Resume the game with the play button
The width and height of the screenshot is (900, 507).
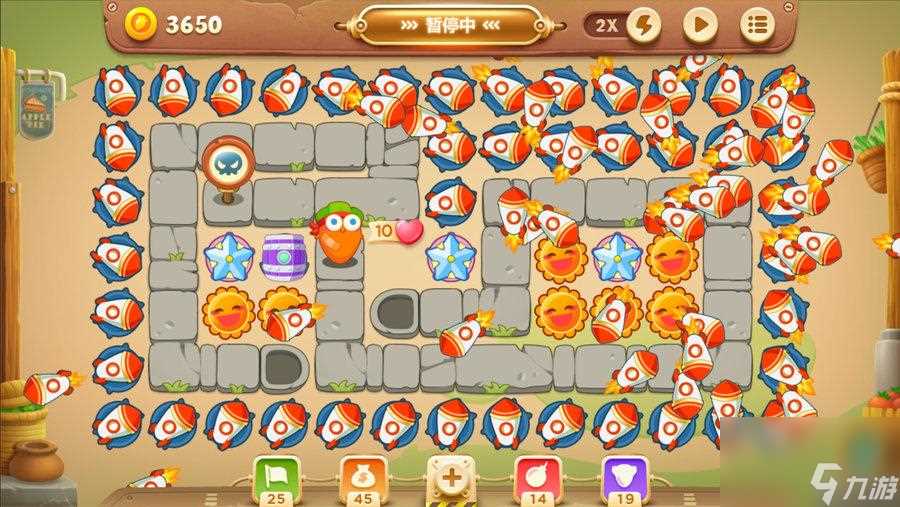701,25
